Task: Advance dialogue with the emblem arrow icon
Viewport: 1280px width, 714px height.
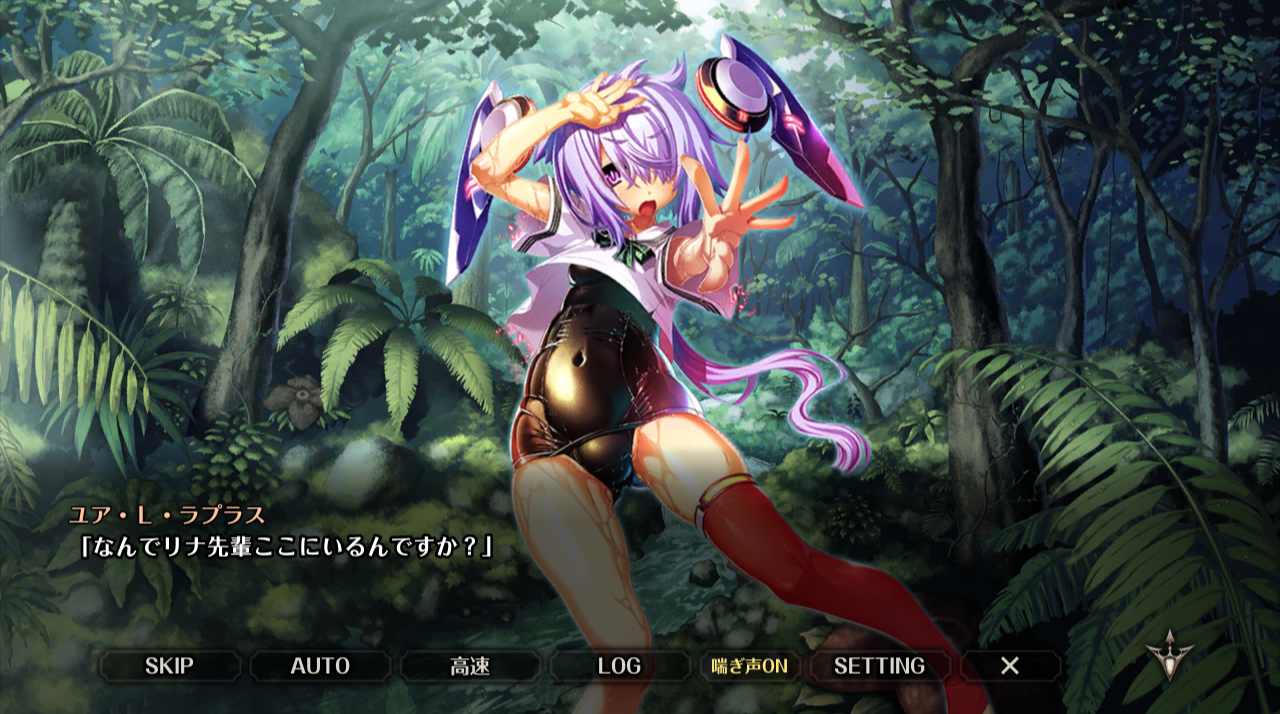Action: pyautogui.click(x=1166, y=656)
